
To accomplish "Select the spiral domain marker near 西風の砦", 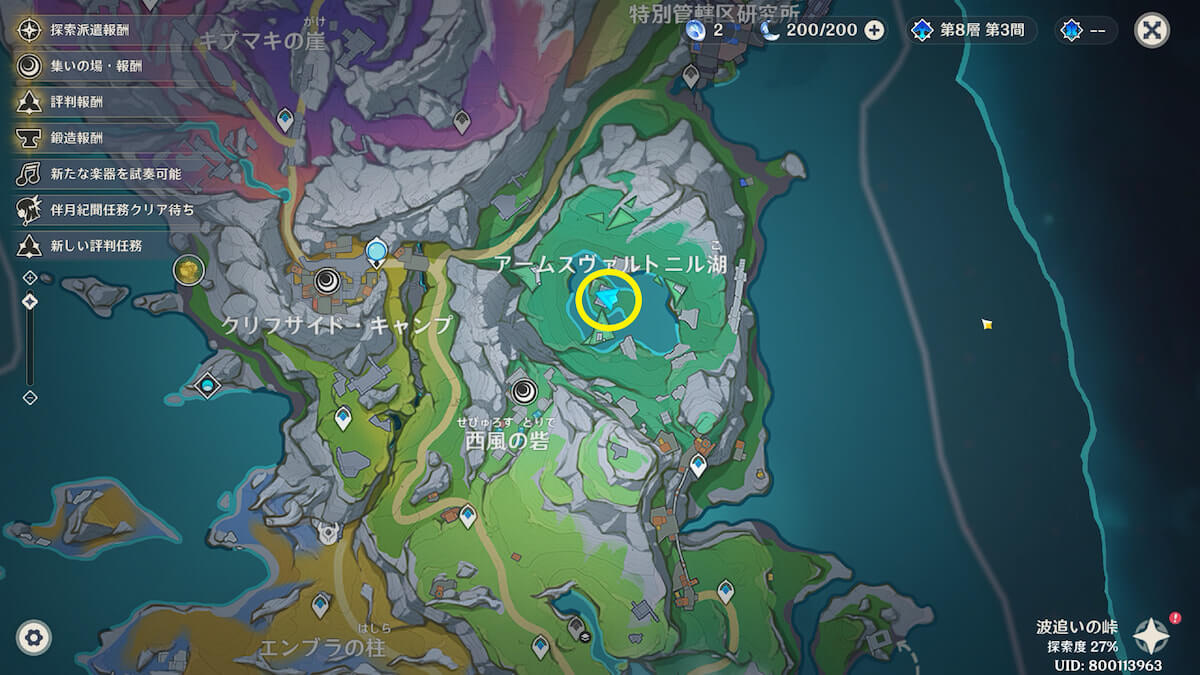I will click(523, 391).
